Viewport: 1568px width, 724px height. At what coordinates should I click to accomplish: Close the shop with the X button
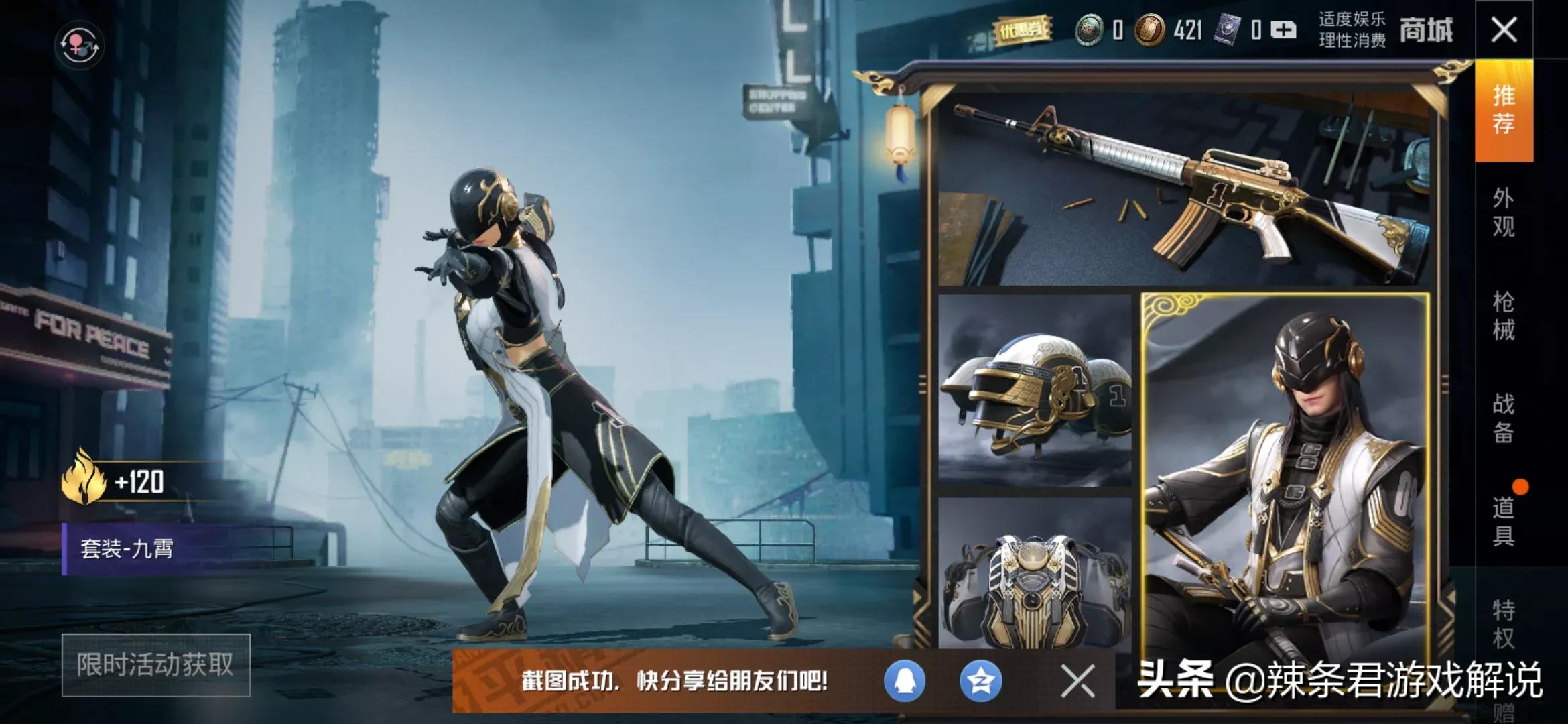coord(1504,30)
